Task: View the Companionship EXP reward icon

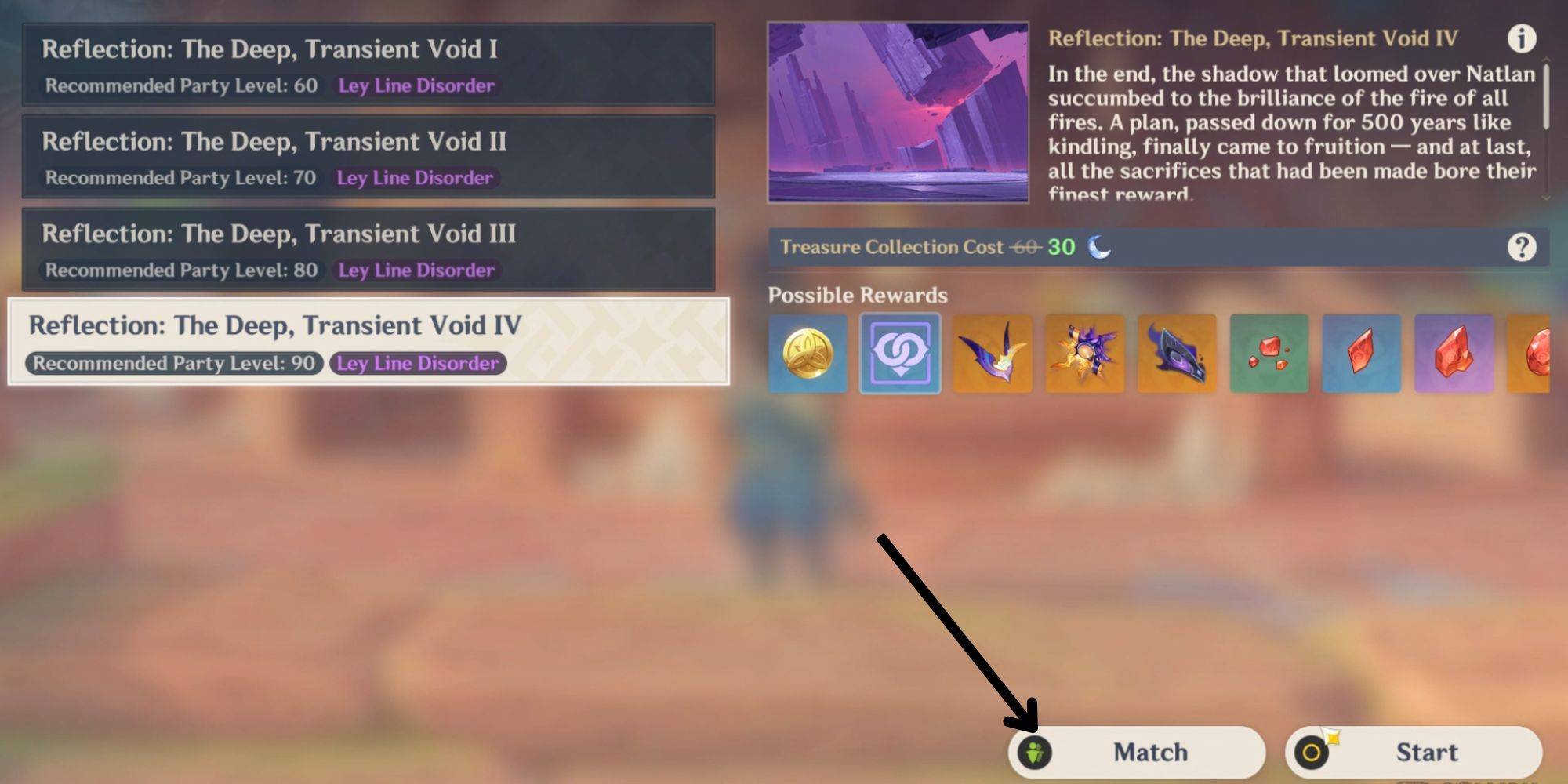Action: (900, 353)
